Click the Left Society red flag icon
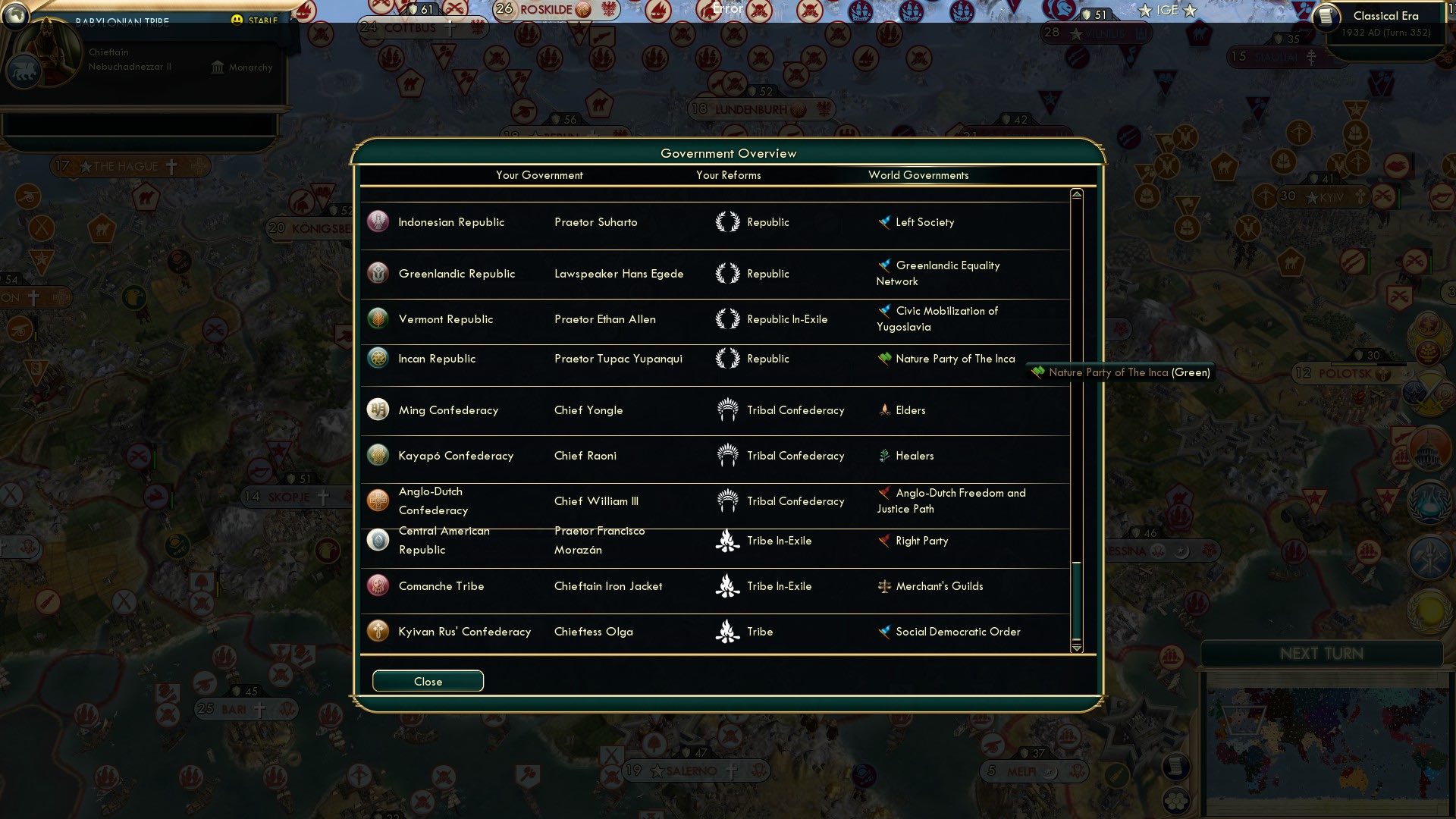Viewport: 1456px width, 819px height. point(883,221)
